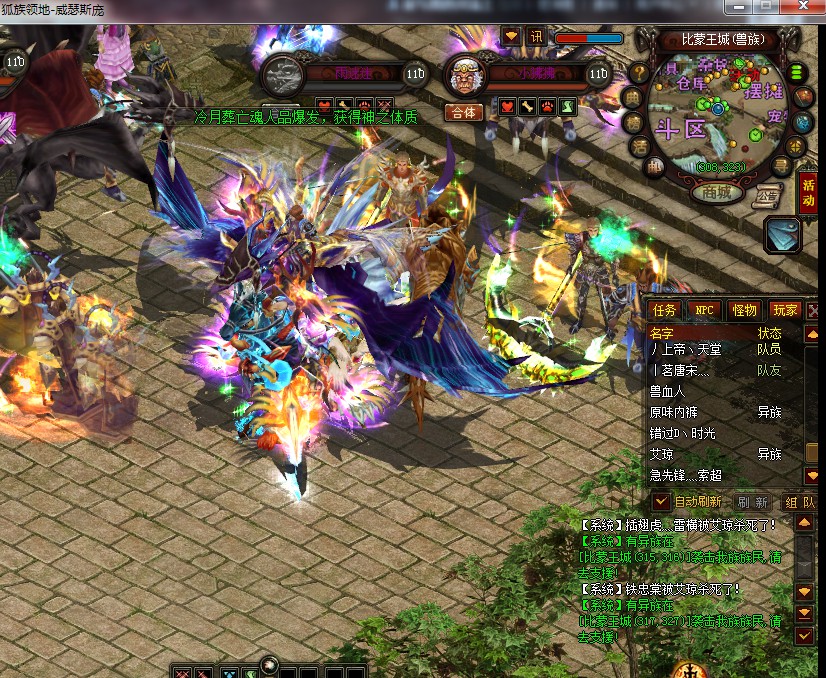The image size is (826, 678).
Task: Click the 寻 pathfinding button beside the minimap
Action: pyautogui.click(x=783, y=167)
